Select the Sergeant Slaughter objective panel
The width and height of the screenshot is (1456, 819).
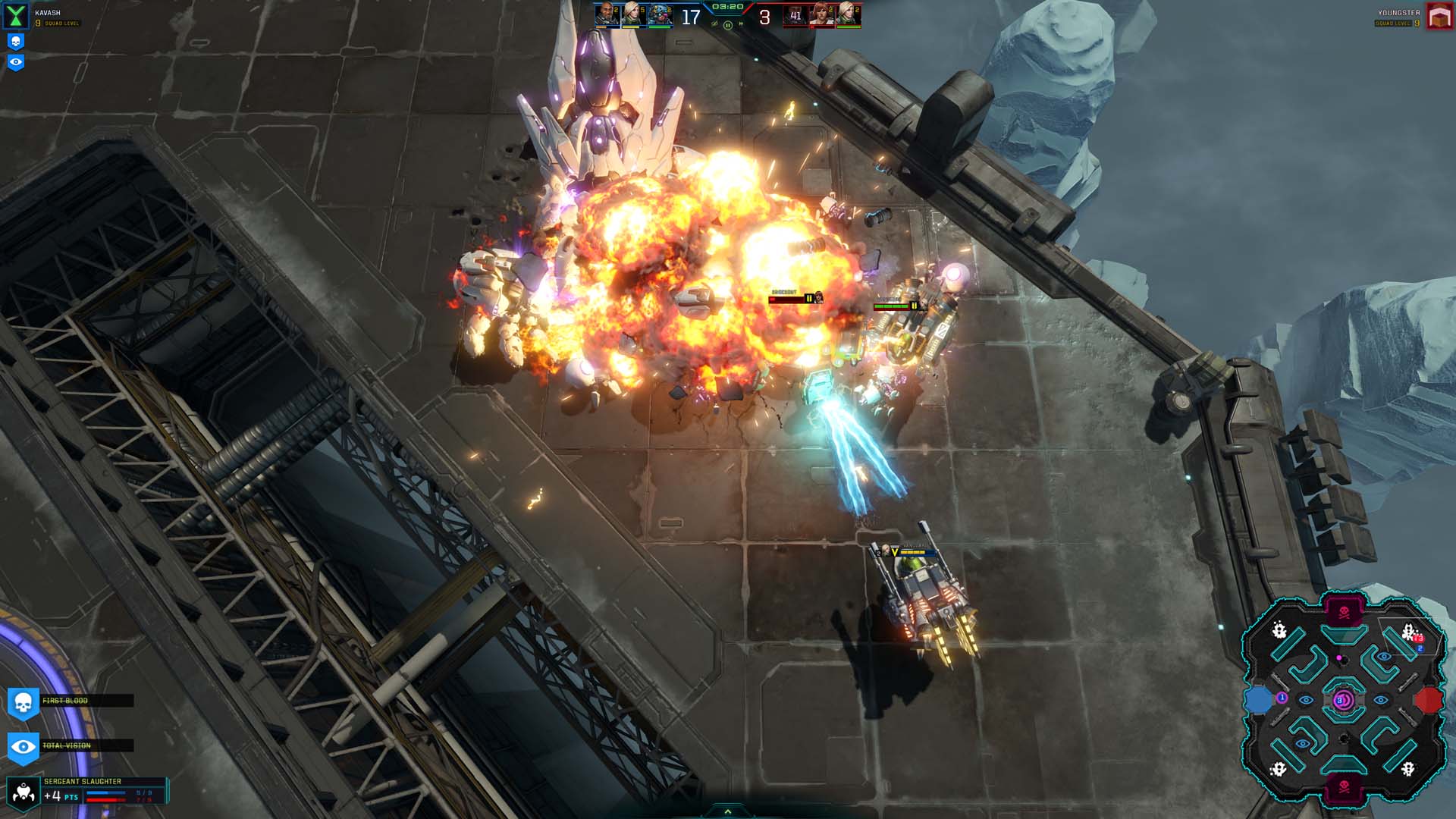coord(87,790)
